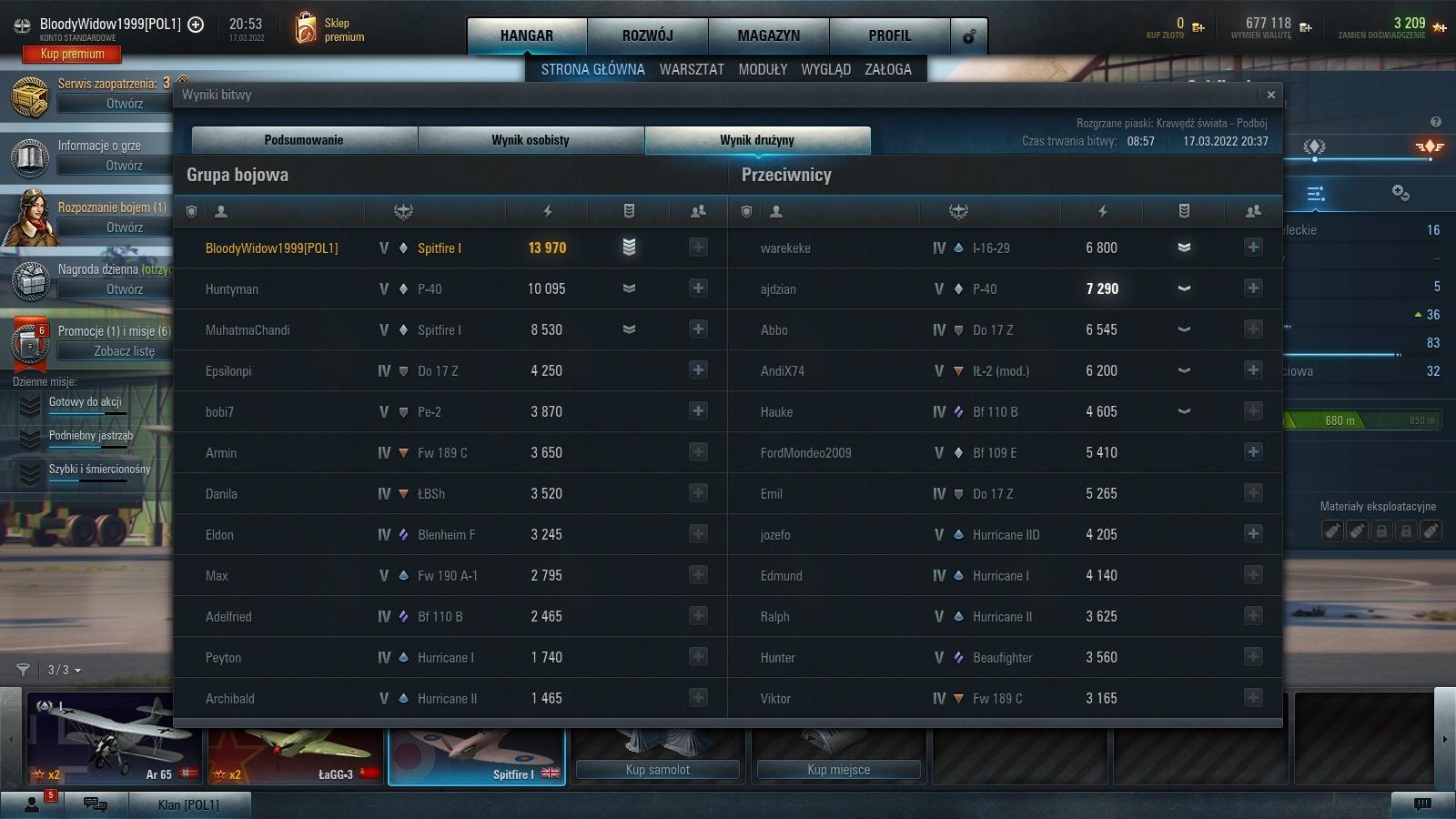Open the ZAŁOGA section
Image resolution: width=1456 pixels, height=819 pixels.
(888, 69)
